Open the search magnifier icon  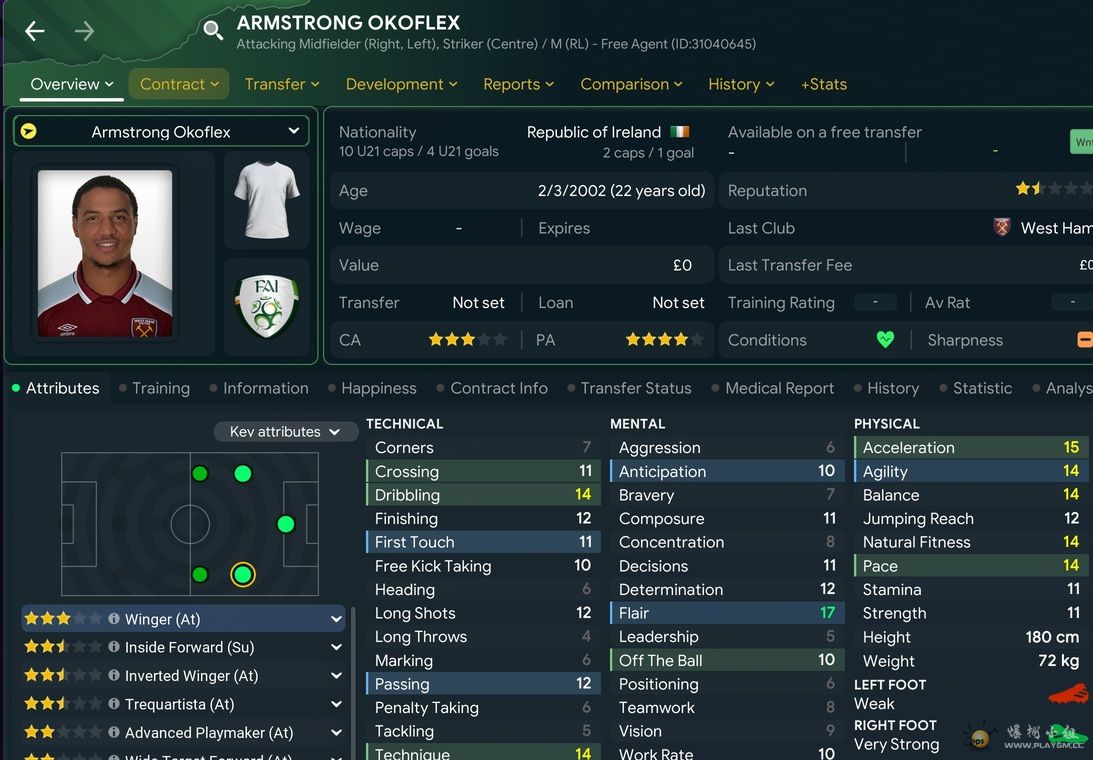(x=213, y=30)
